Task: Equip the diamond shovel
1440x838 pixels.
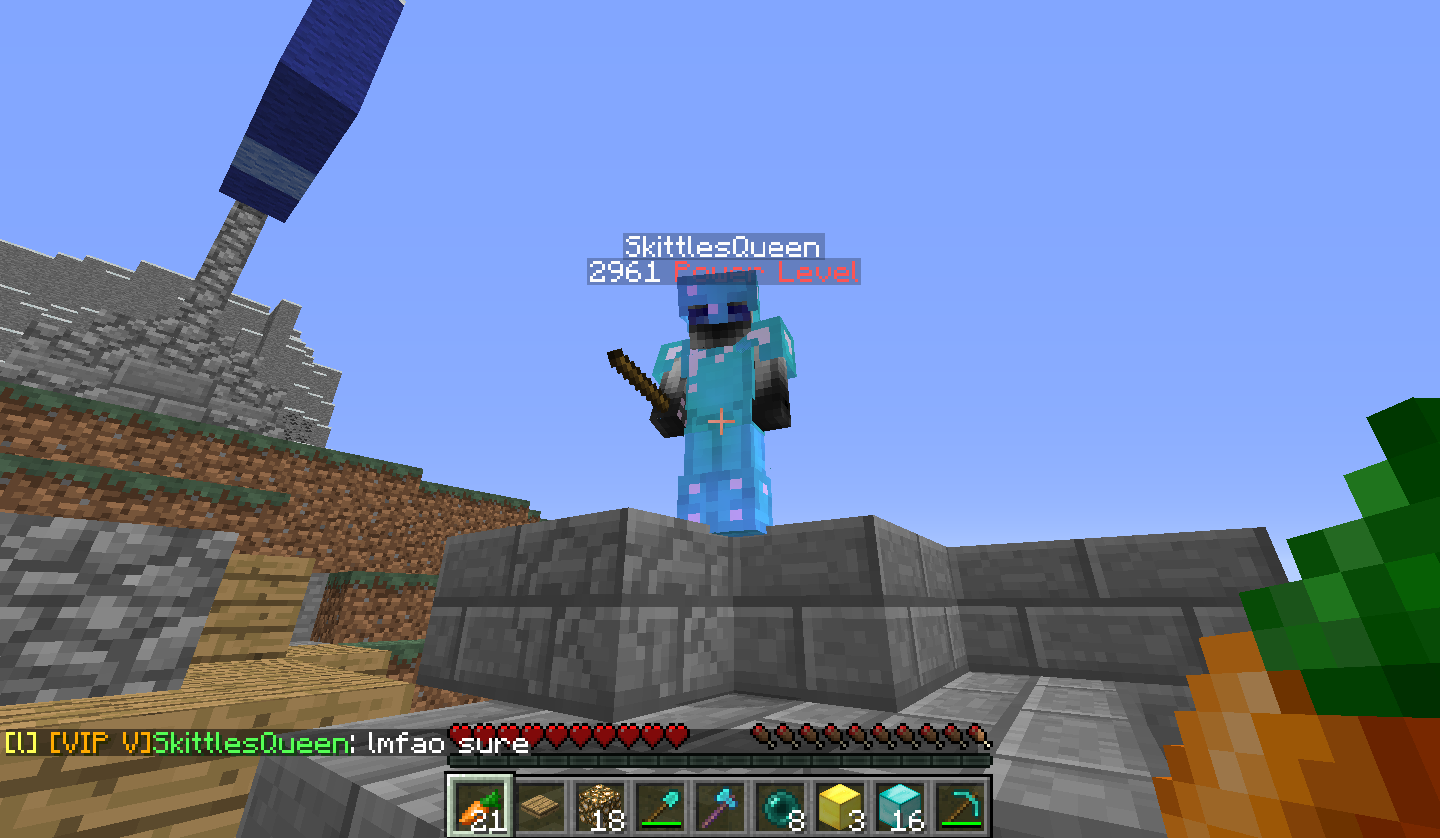Action: [x=660, y=806]
